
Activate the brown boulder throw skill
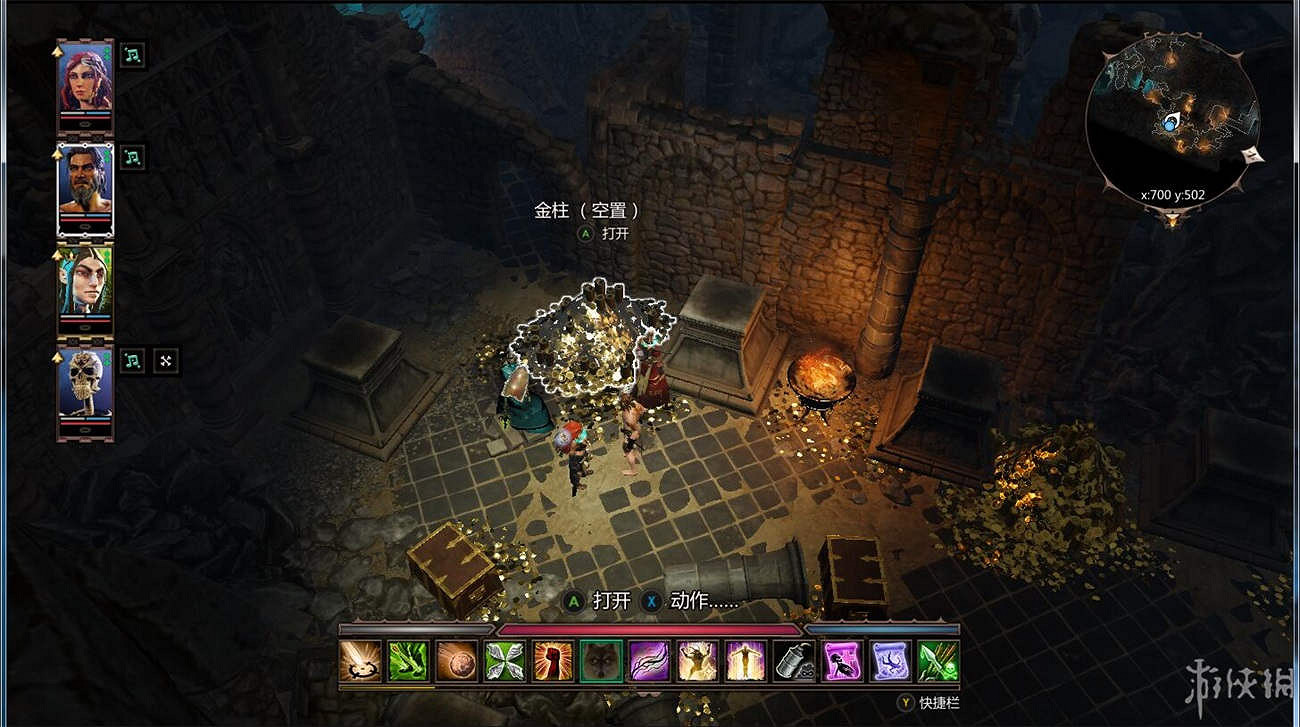[456, 661]
